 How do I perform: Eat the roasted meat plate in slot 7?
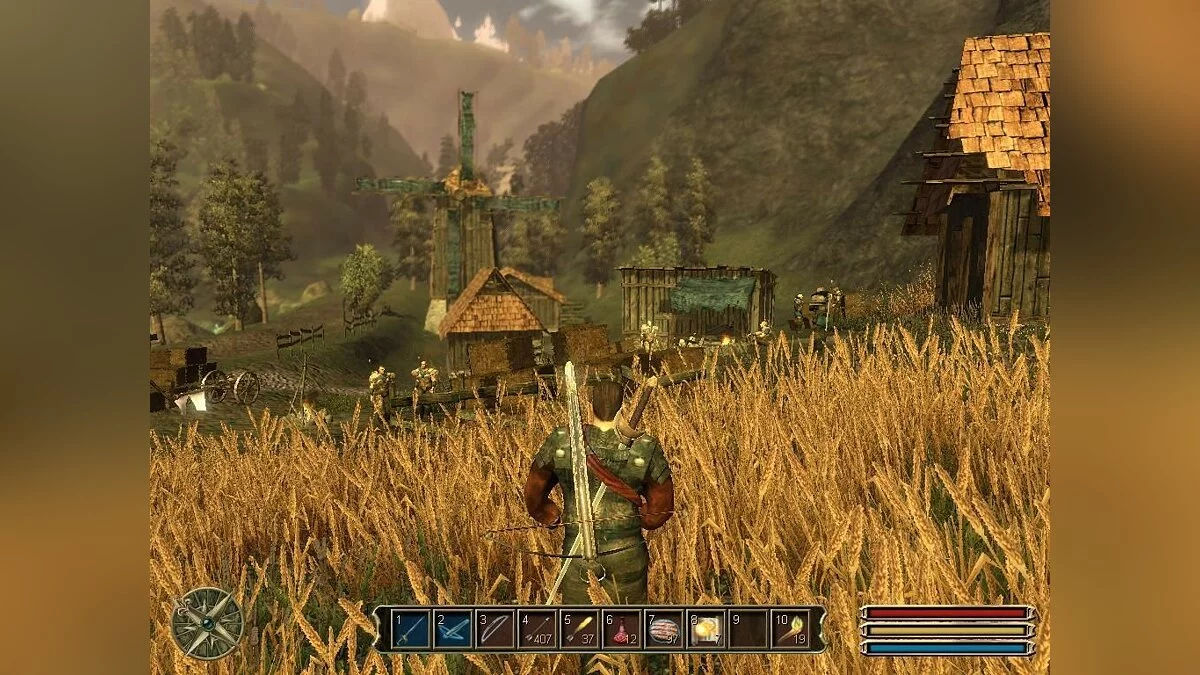663,629
